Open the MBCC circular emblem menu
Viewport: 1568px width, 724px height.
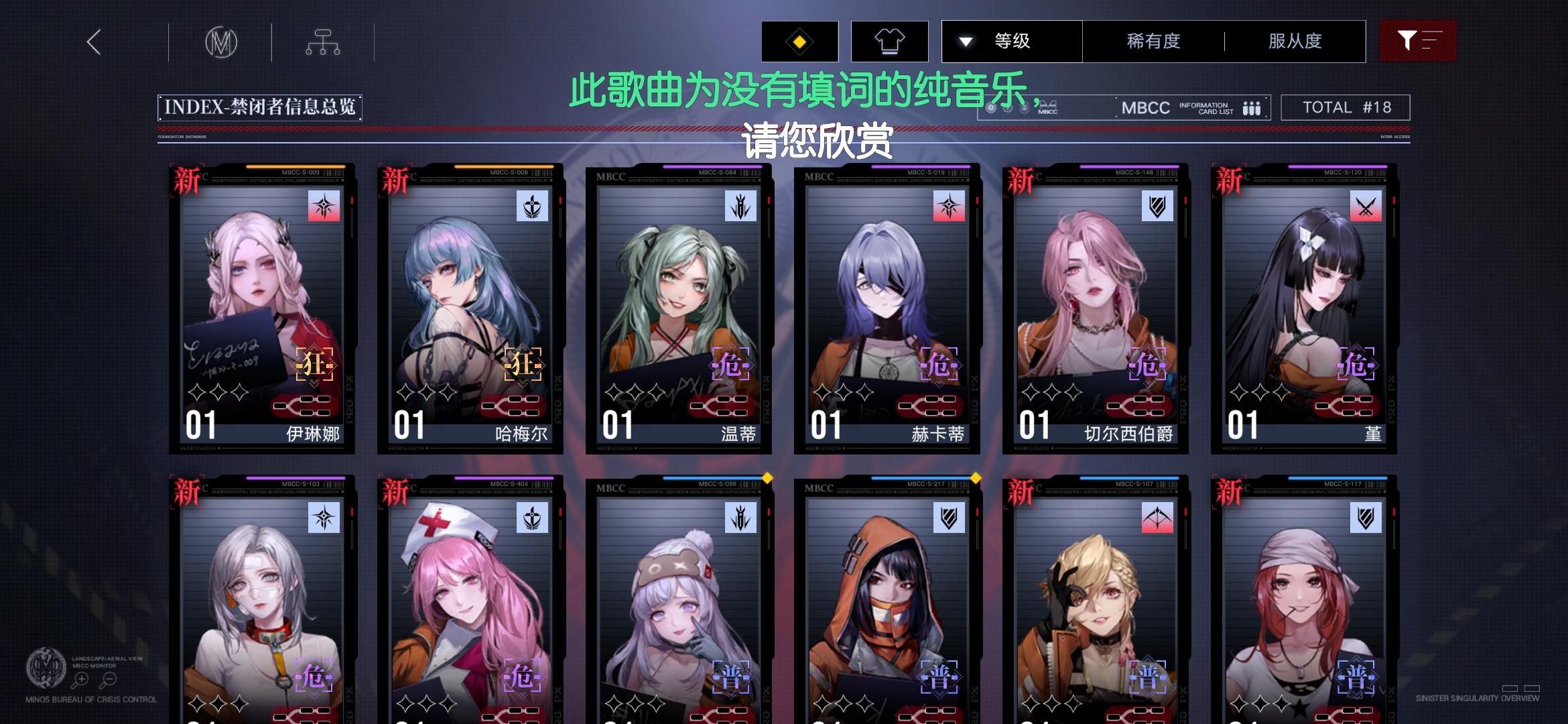[222, 42]
